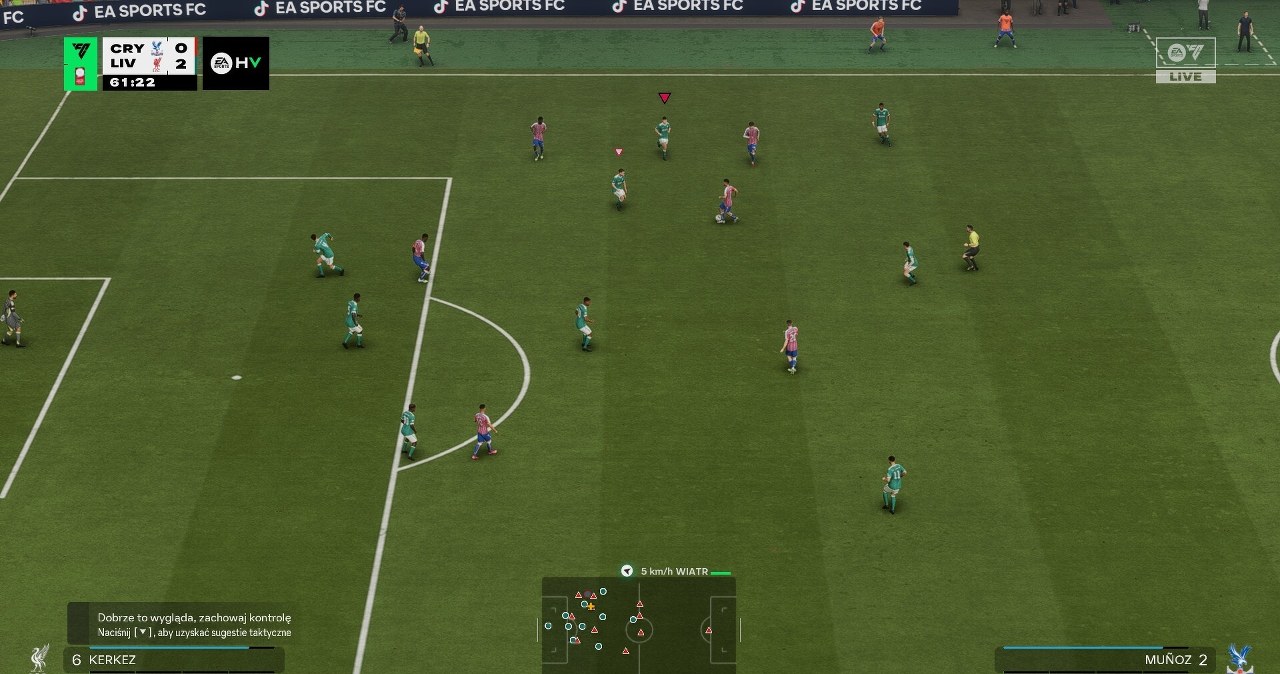The height and width of the screenshot is (674, 1280).
Task: Select the Muñoz player name panel
Action: 1105,660
